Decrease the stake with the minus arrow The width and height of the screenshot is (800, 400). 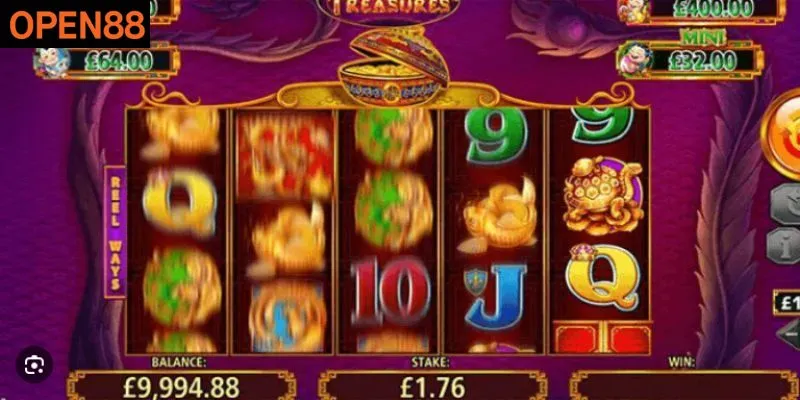click(x=787, y=333)
